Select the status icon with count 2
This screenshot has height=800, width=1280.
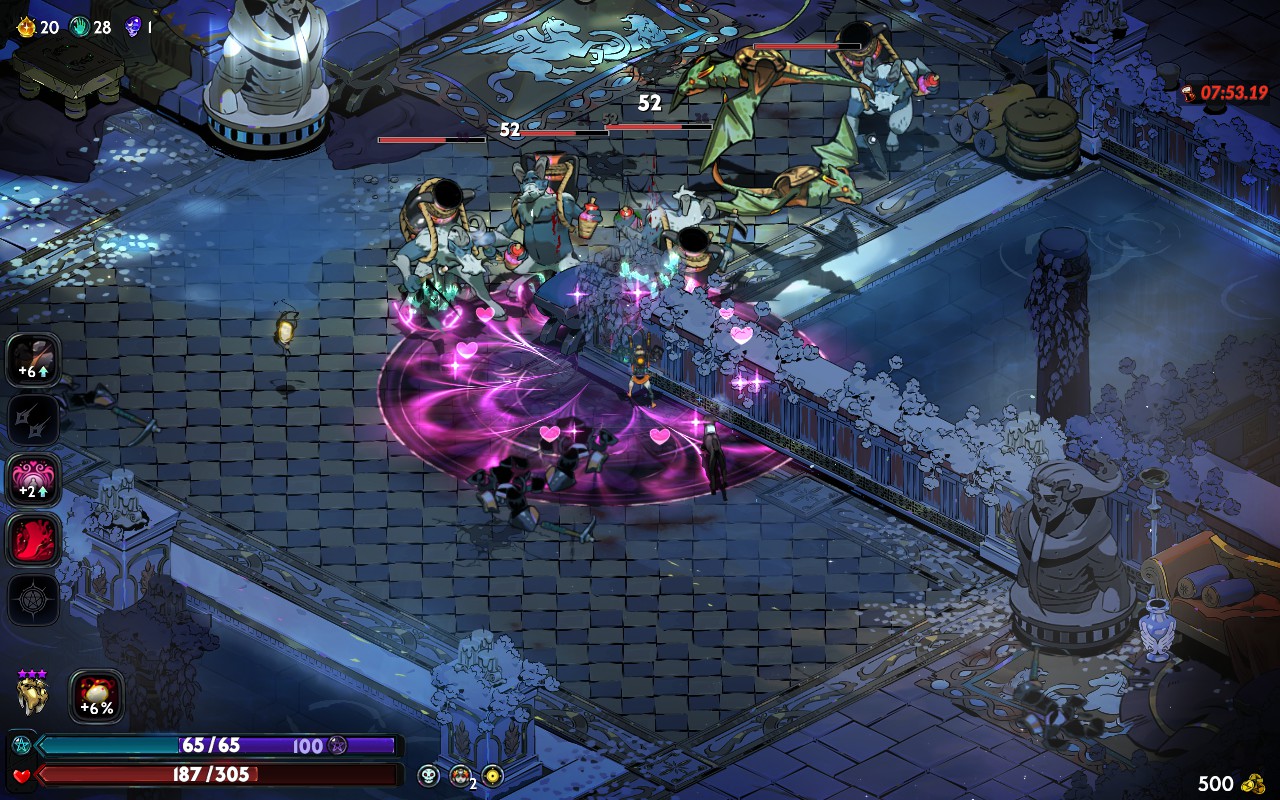(x=460, y=775)
